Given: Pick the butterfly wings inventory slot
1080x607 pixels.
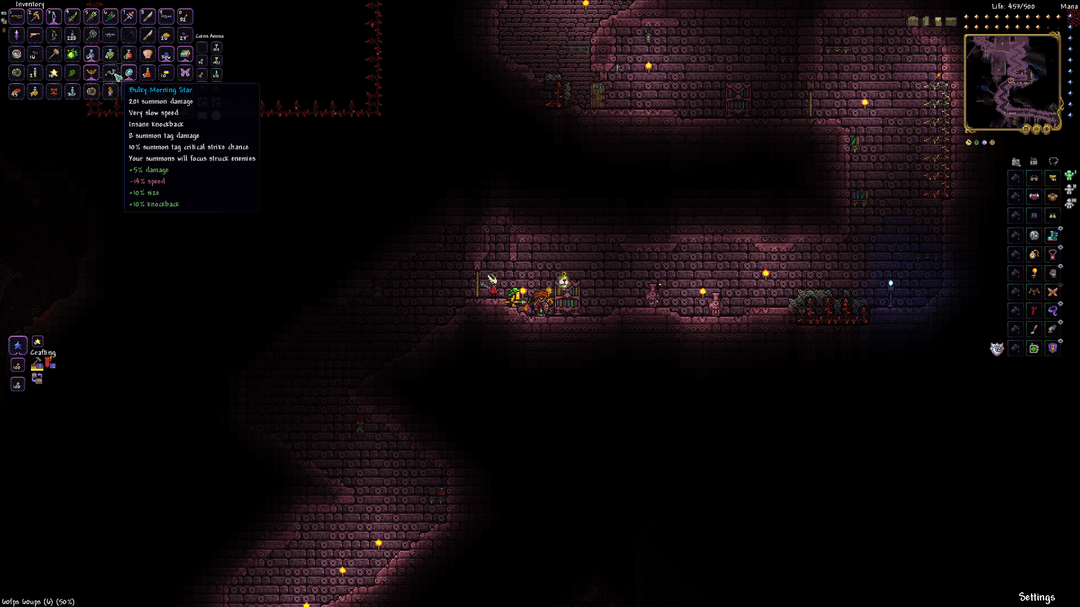Looking at the screenshot, I should (x=185, y=73).
